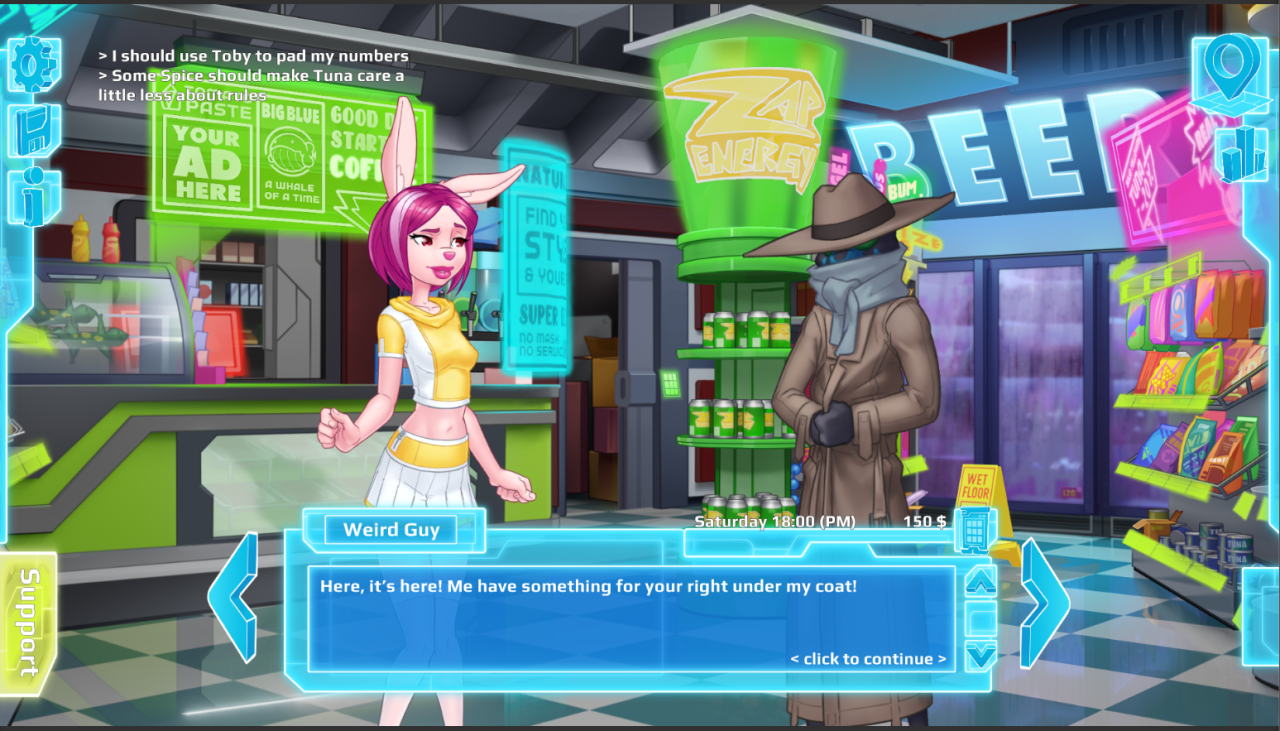Go back with the large left arrow
This screenshot has width=1280, height=731.
tap(234, 598)
